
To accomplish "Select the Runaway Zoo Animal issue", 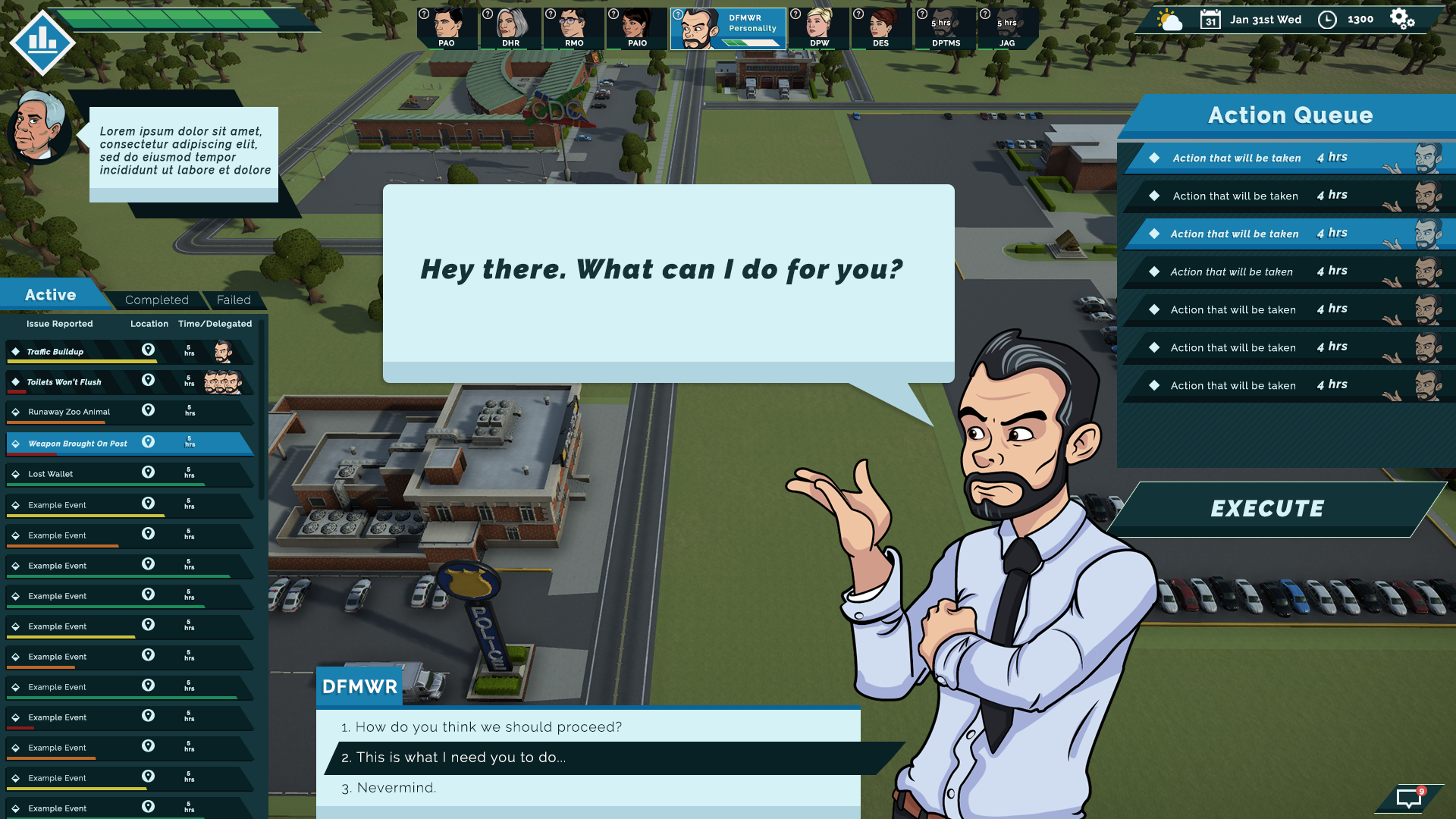I will [69, 413].
